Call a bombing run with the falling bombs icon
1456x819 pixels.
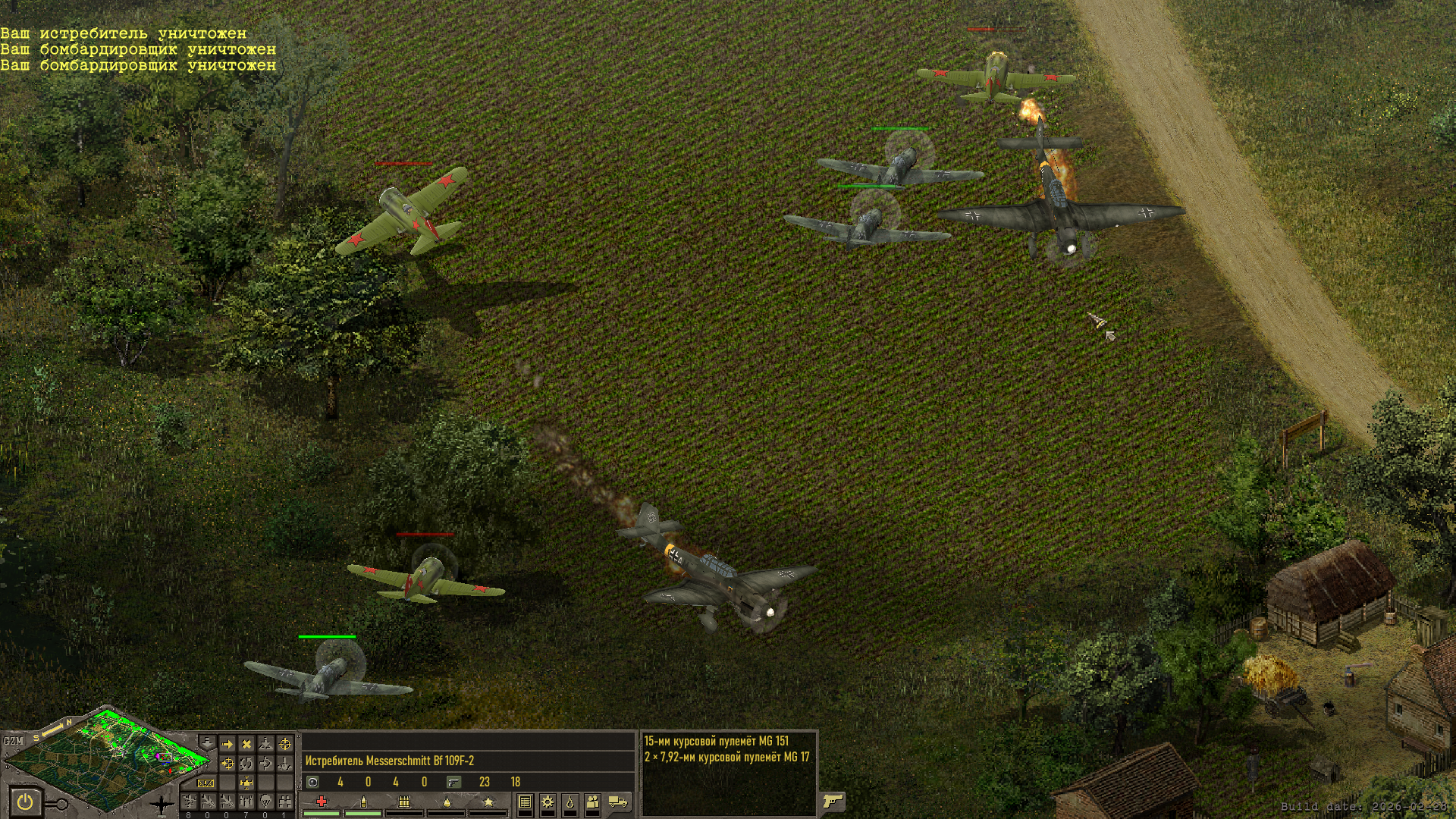point(246,801)
